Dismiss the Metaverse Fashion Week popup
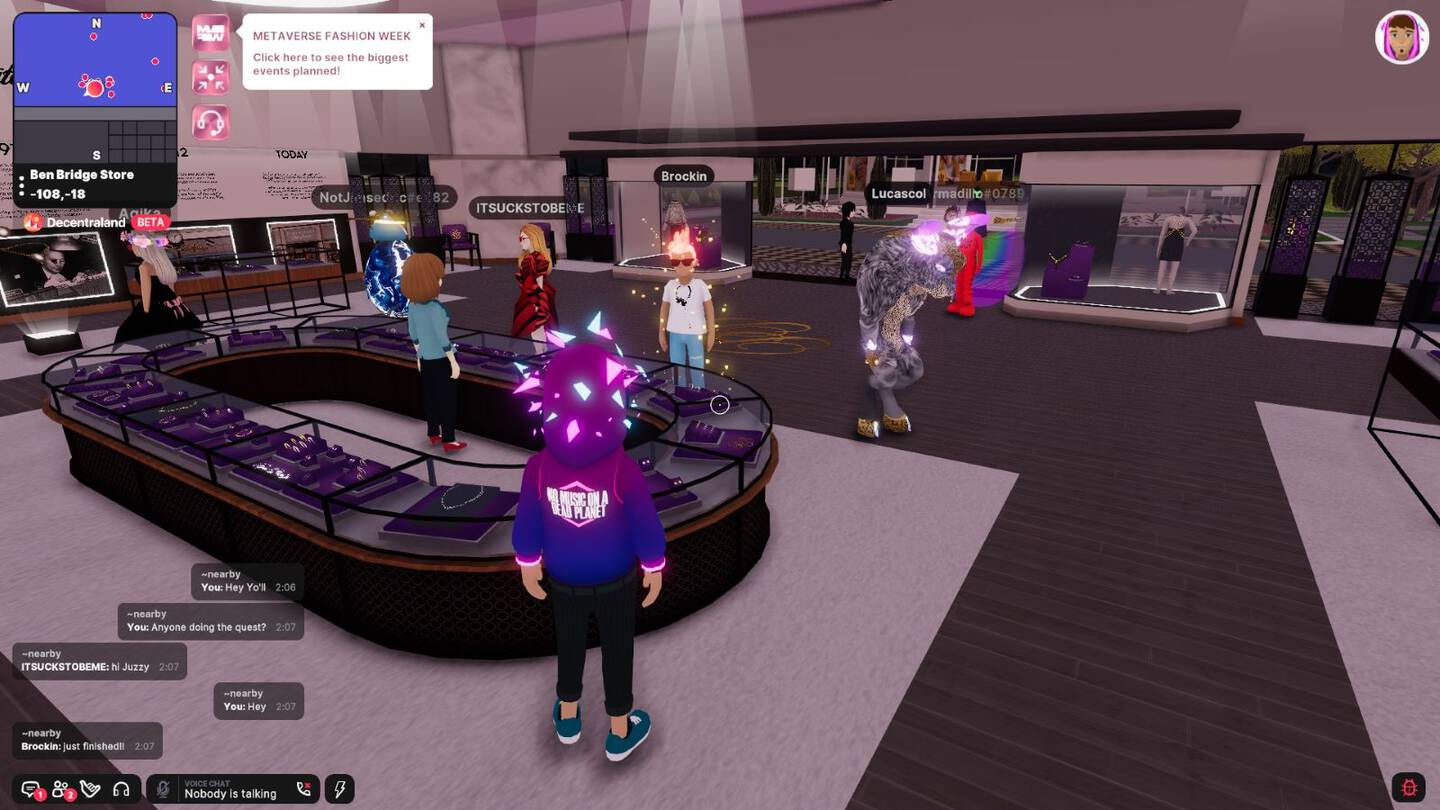 click(421, 24)
